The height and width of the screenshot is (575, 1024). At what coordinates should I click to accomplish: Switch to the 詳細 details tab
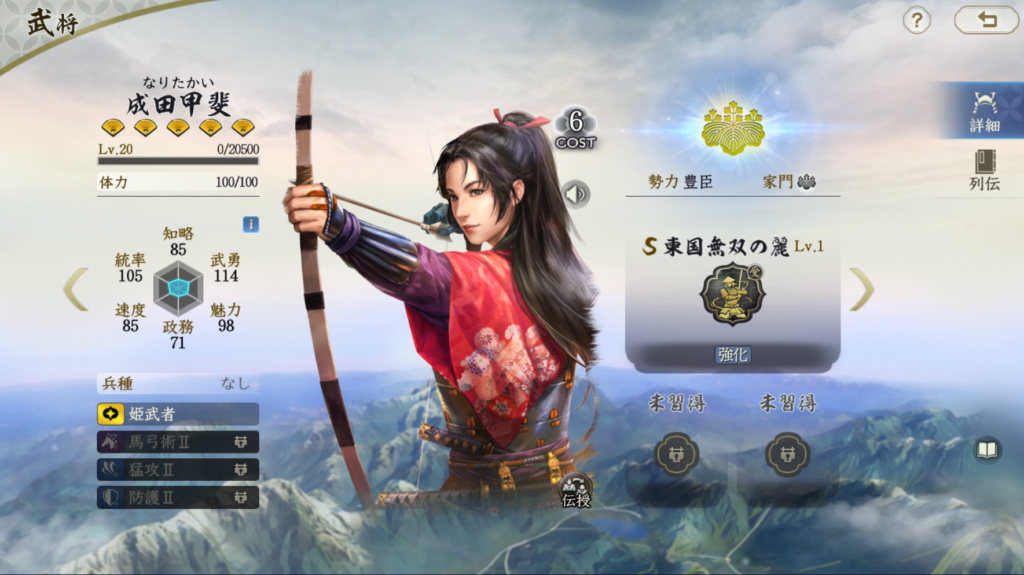(x=984, y=111)
